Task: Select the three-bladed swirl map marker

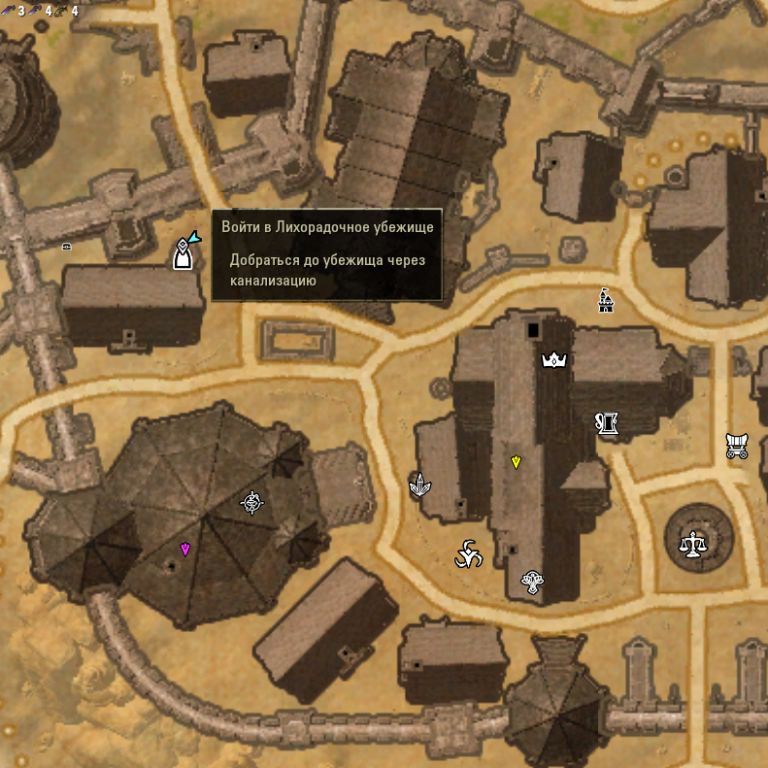Action: point(468,555)
